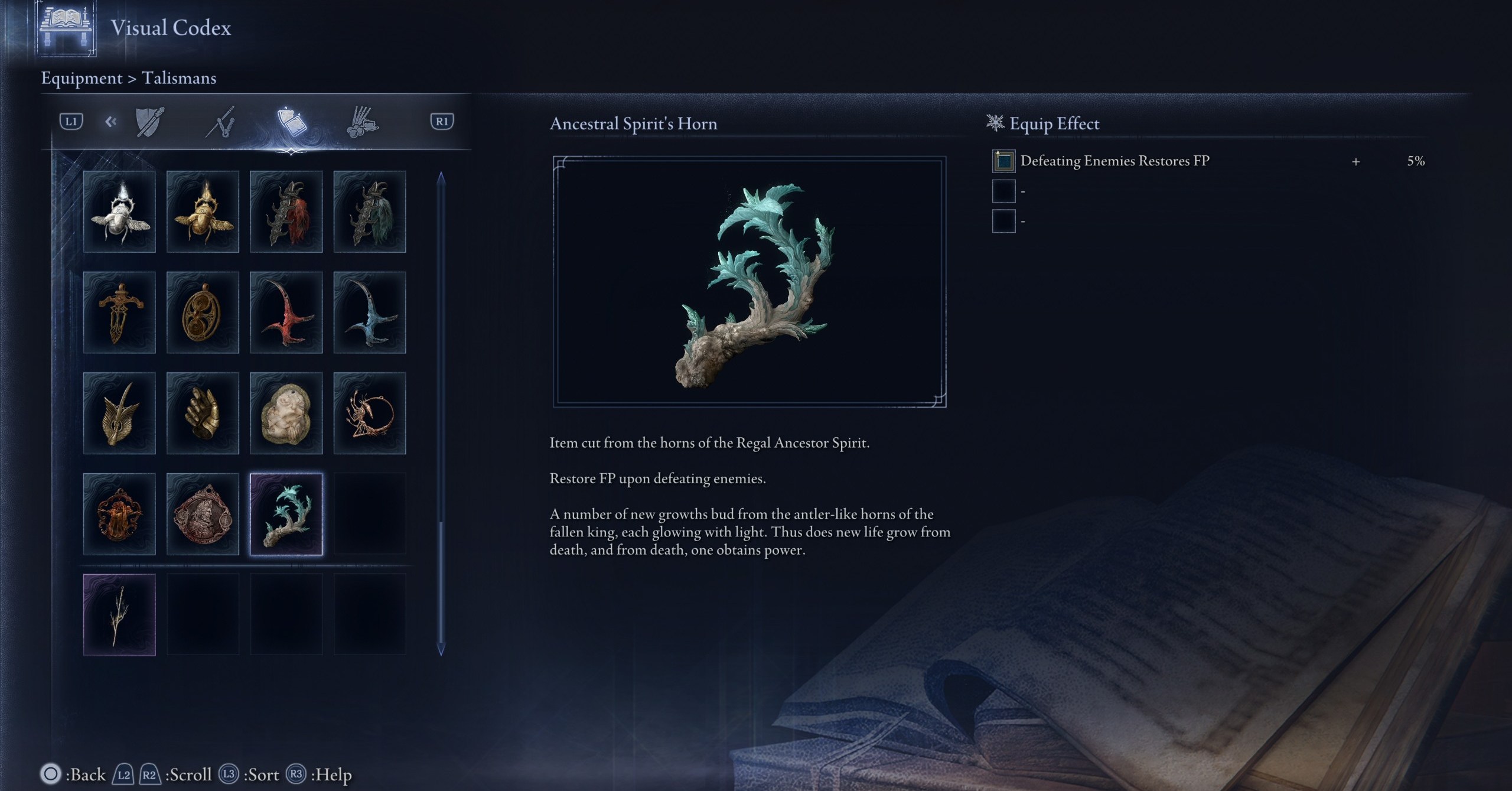The width and height of the screenshot is (1512, 791).
Task: Click the double-arrow previous category button
Action: [110, 122]
